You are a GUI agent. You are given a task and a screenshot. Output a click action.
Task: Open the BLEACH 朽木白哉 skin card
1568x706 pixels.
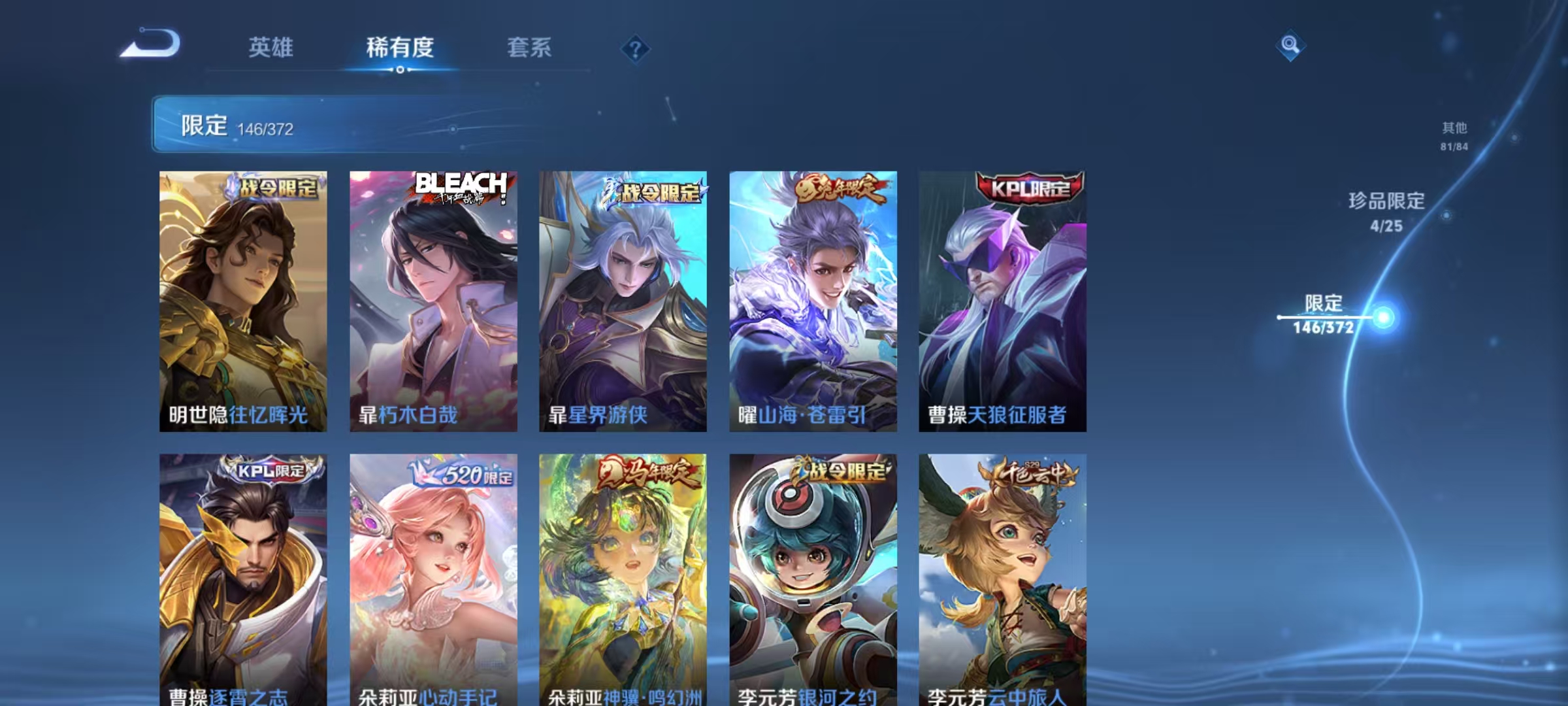click(x=433, y=301)
